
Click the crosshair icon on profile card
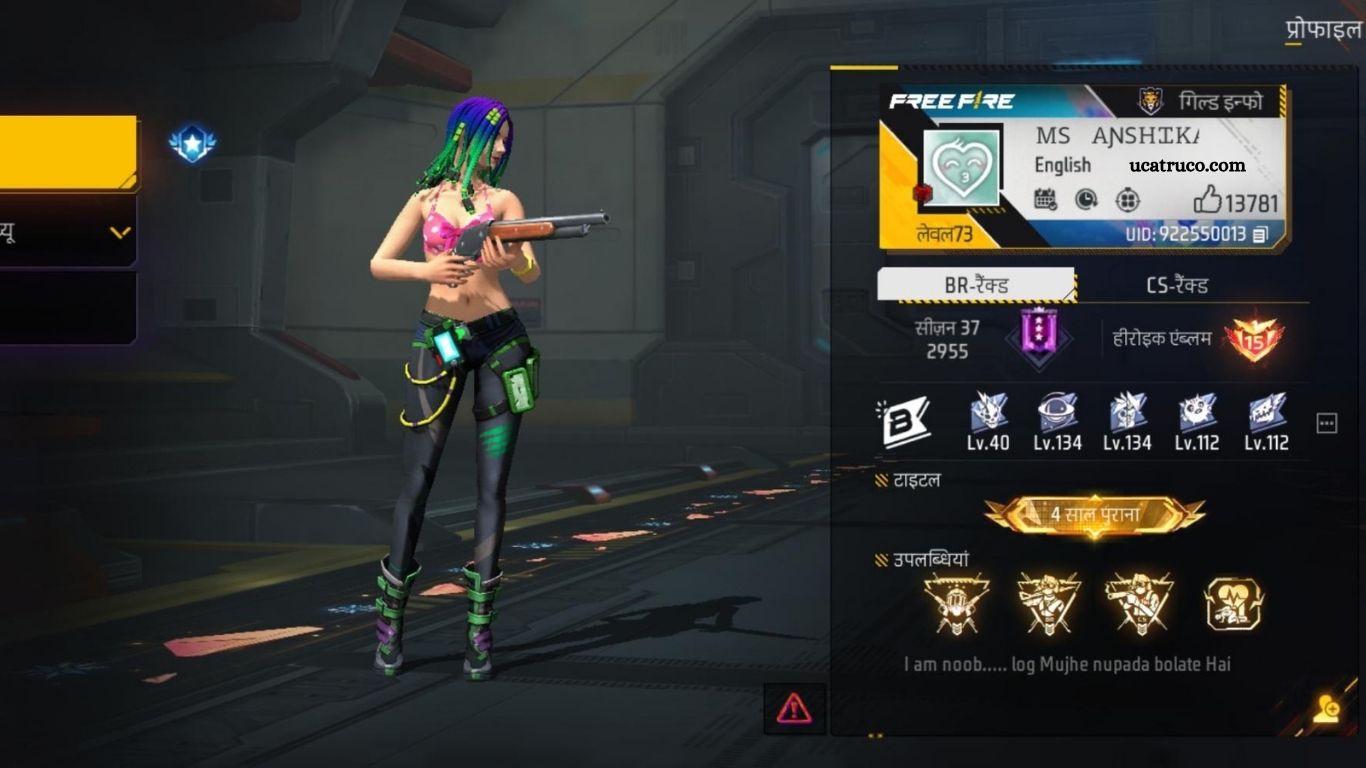tap(1127, 200)
